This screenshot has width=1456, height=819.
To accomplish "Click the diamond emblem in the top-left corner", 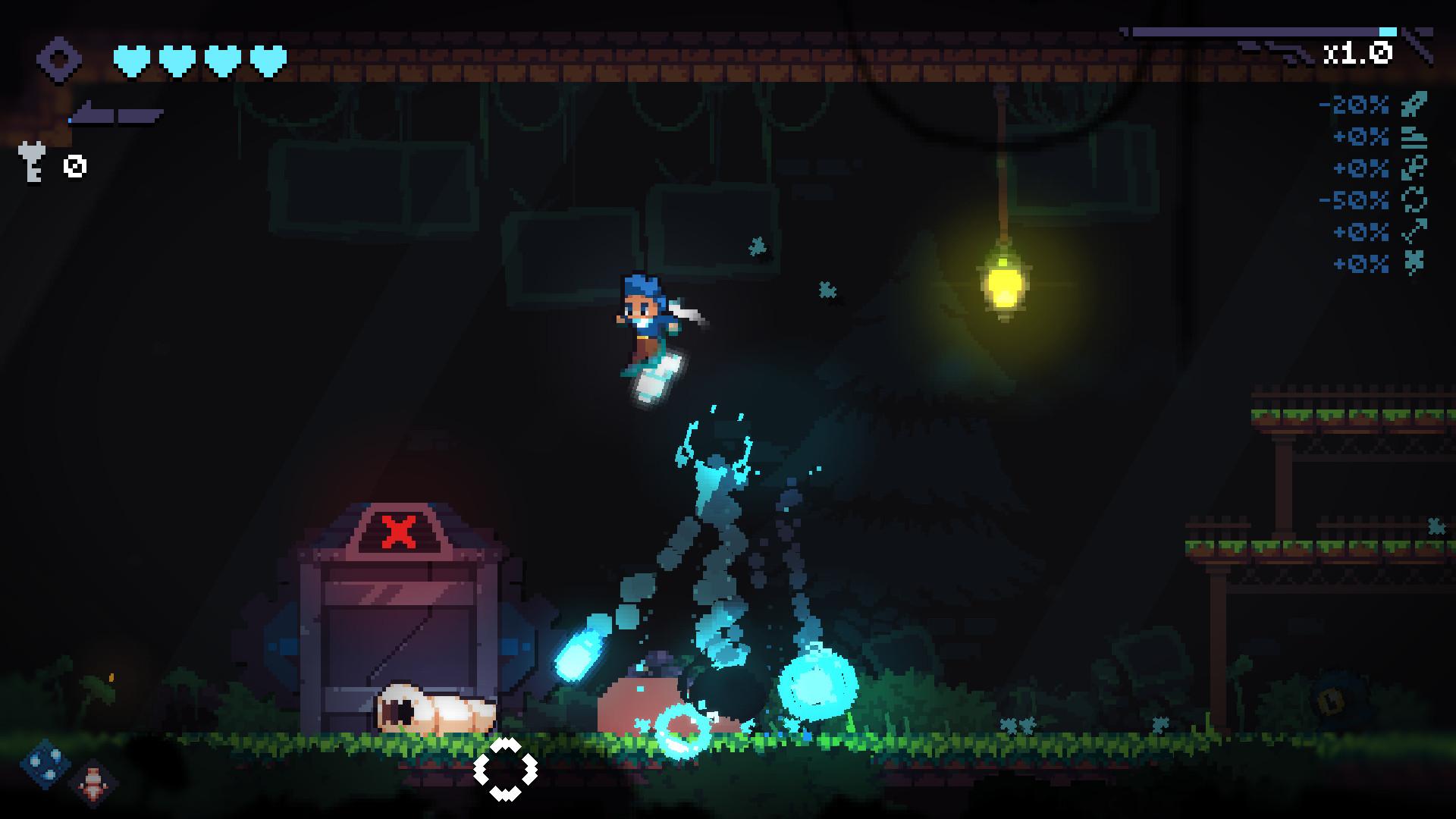I will (61, 58).
